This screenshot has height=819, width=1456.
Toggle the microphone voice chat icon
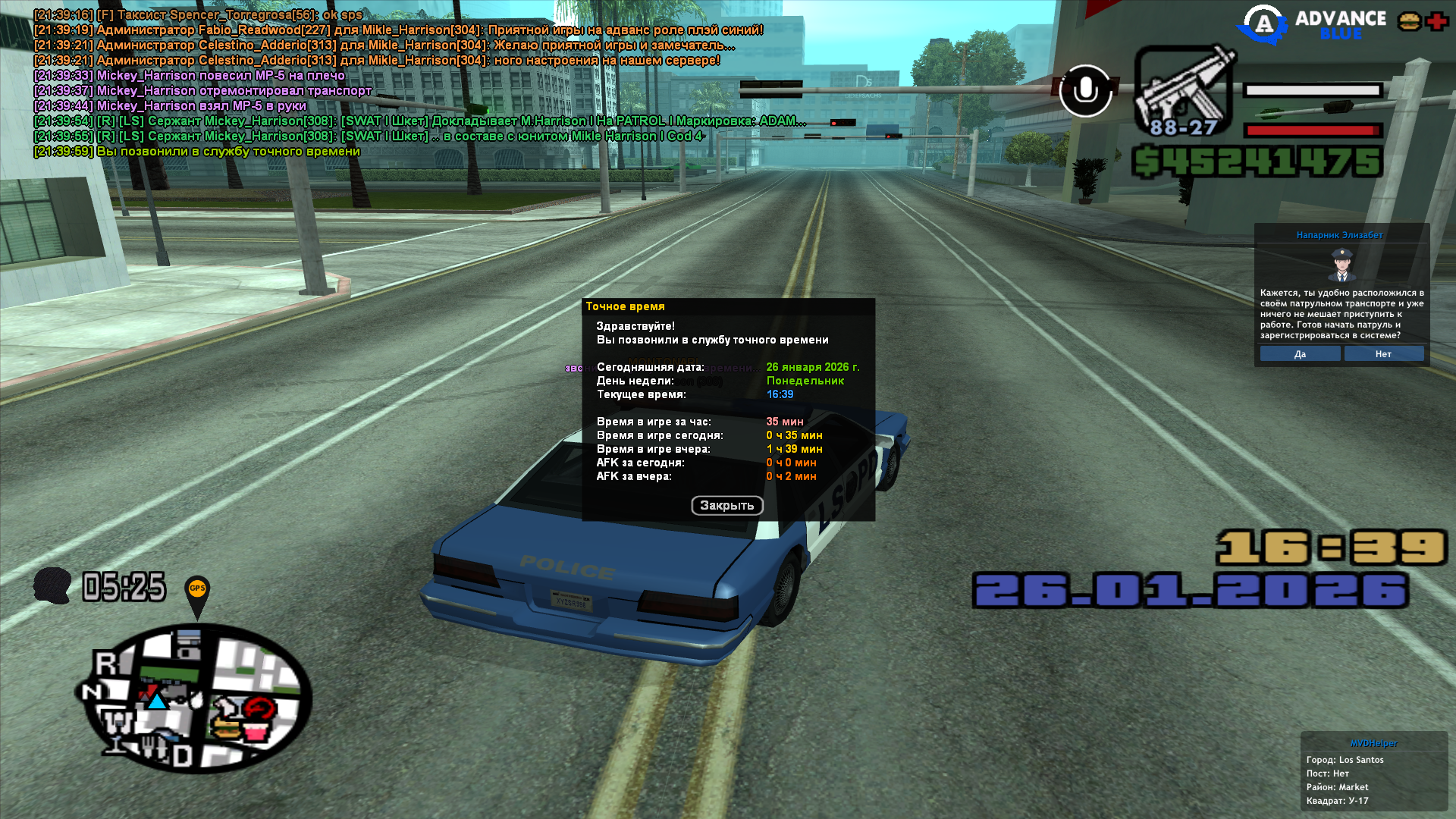(1085, 91)
